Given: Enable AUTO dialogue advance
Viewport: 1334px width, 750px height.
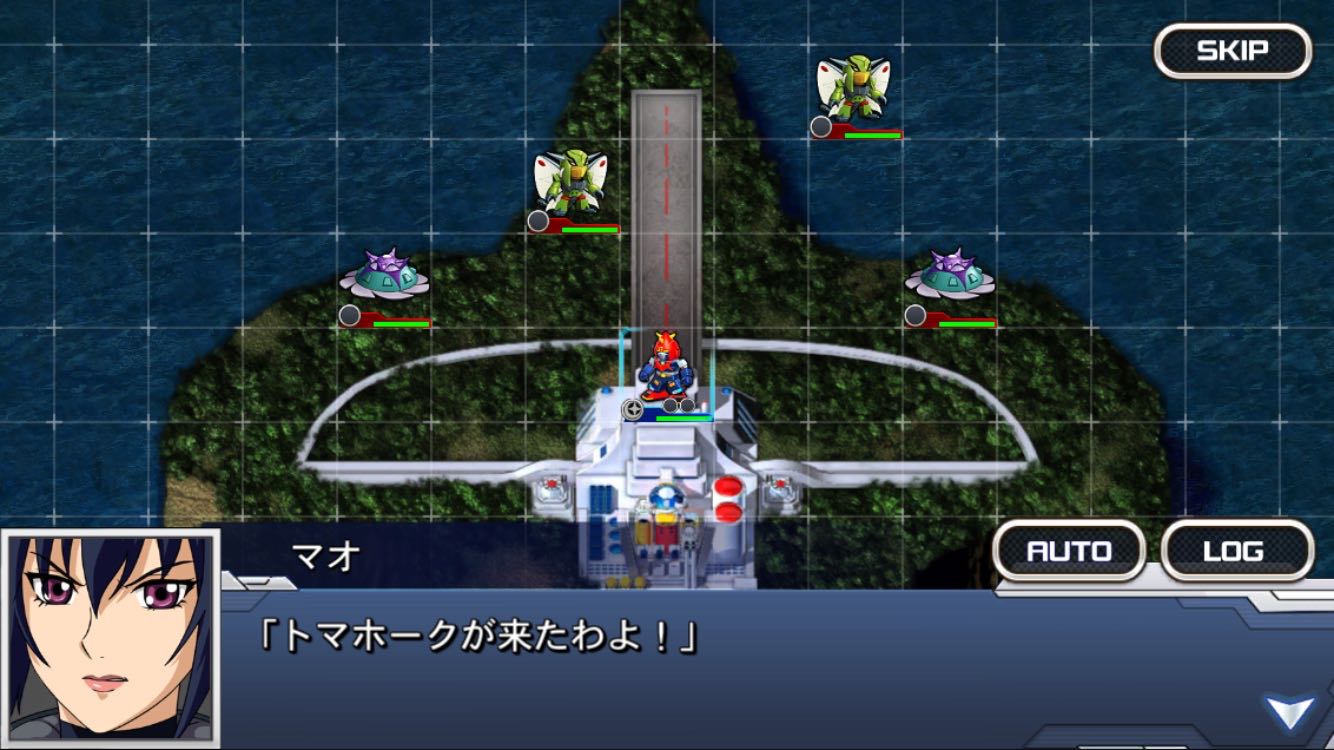Looking at the screenshot, I should (1069, 551).
